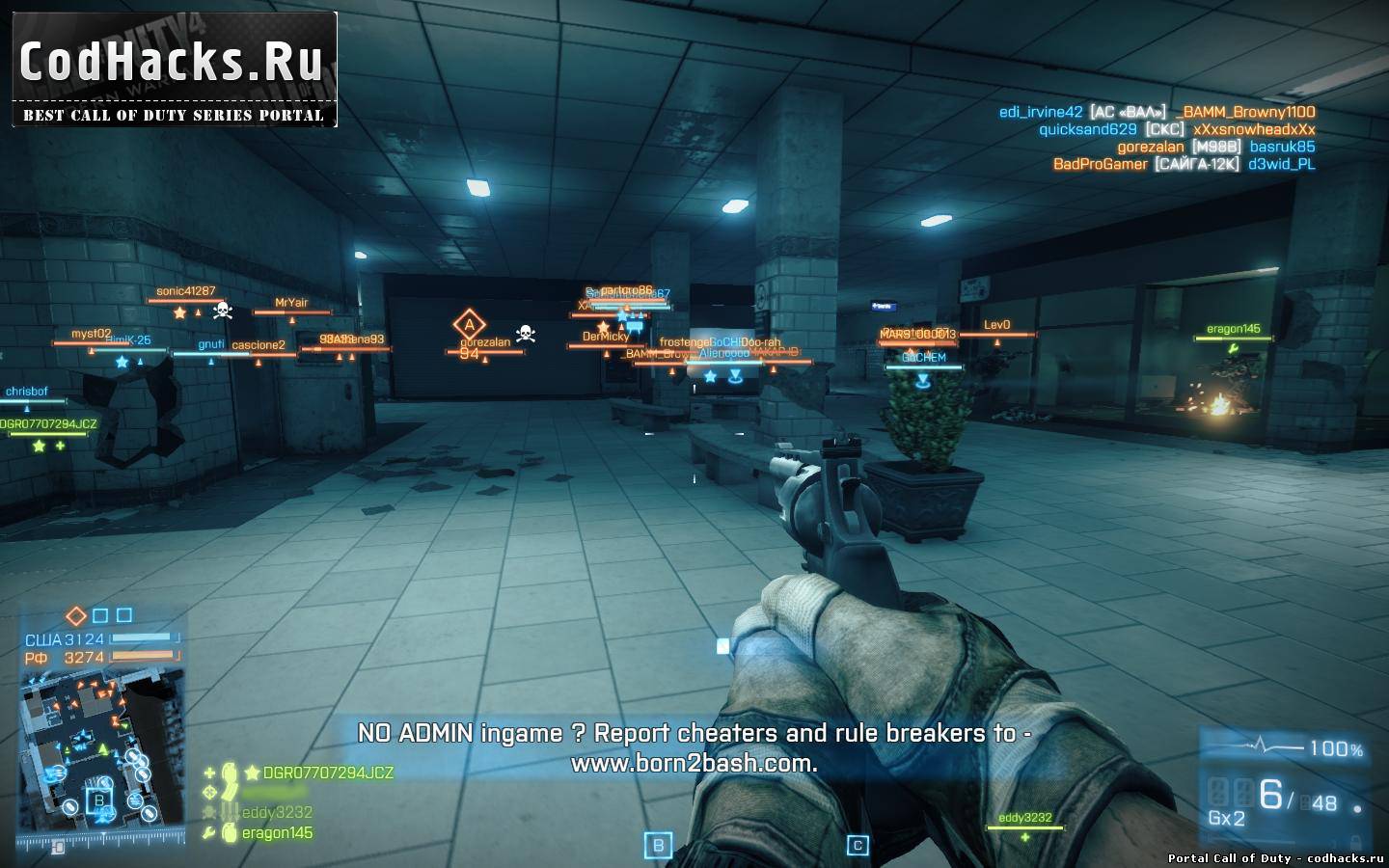Select squad member DGR07707294JCZ in squad list
The width and height of the screenshot is (1389, 868).
328,773
